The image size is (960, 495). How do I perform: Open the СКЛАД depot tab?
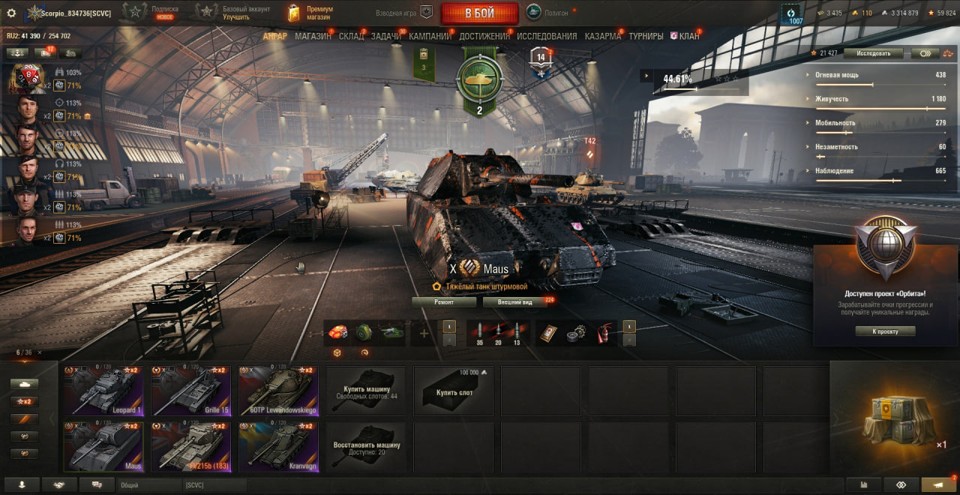click(351, 36)
